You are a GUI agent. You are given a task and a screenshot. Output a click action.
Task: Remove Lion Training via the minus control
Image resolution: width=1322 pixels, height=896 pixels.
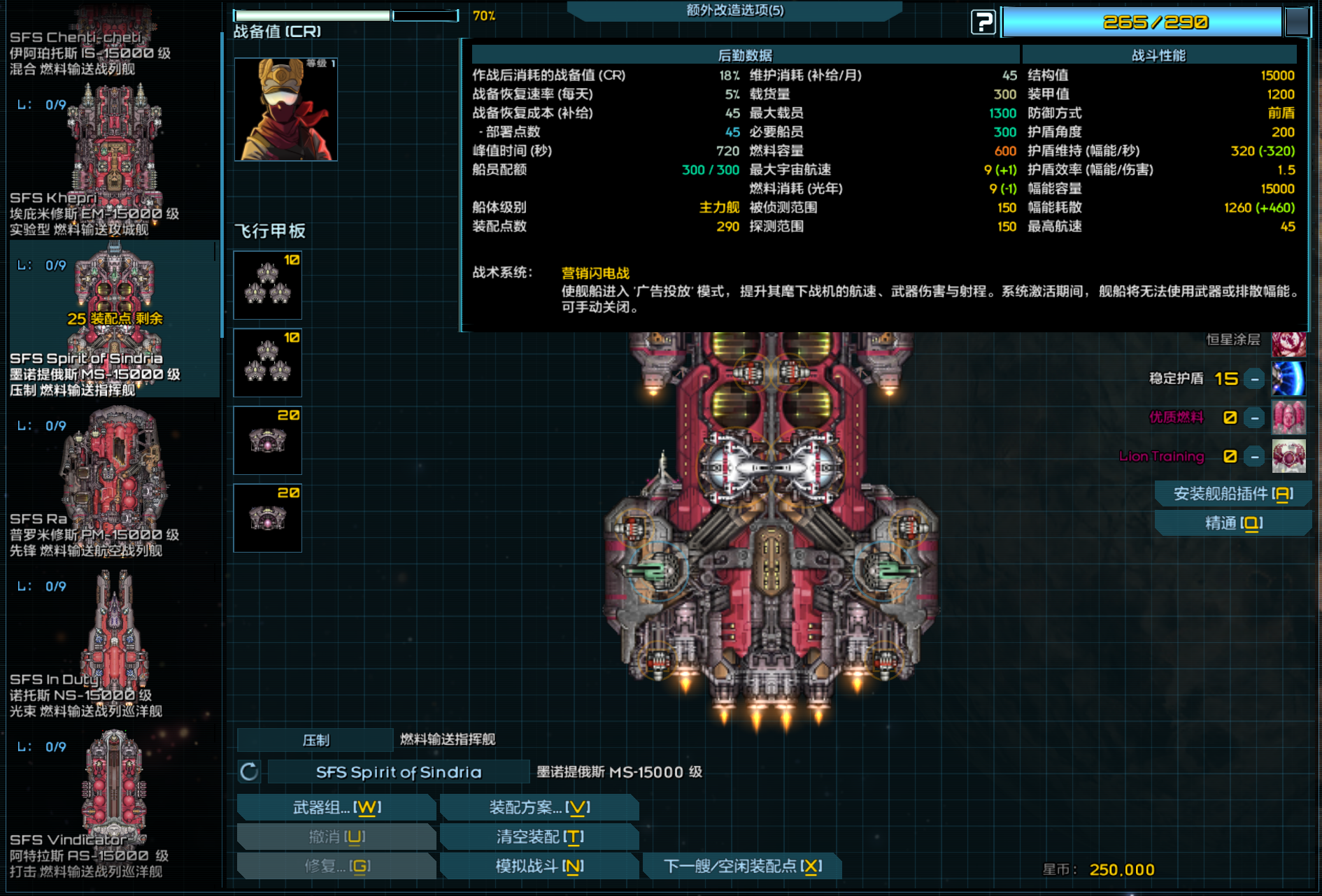click(1253, 455)
